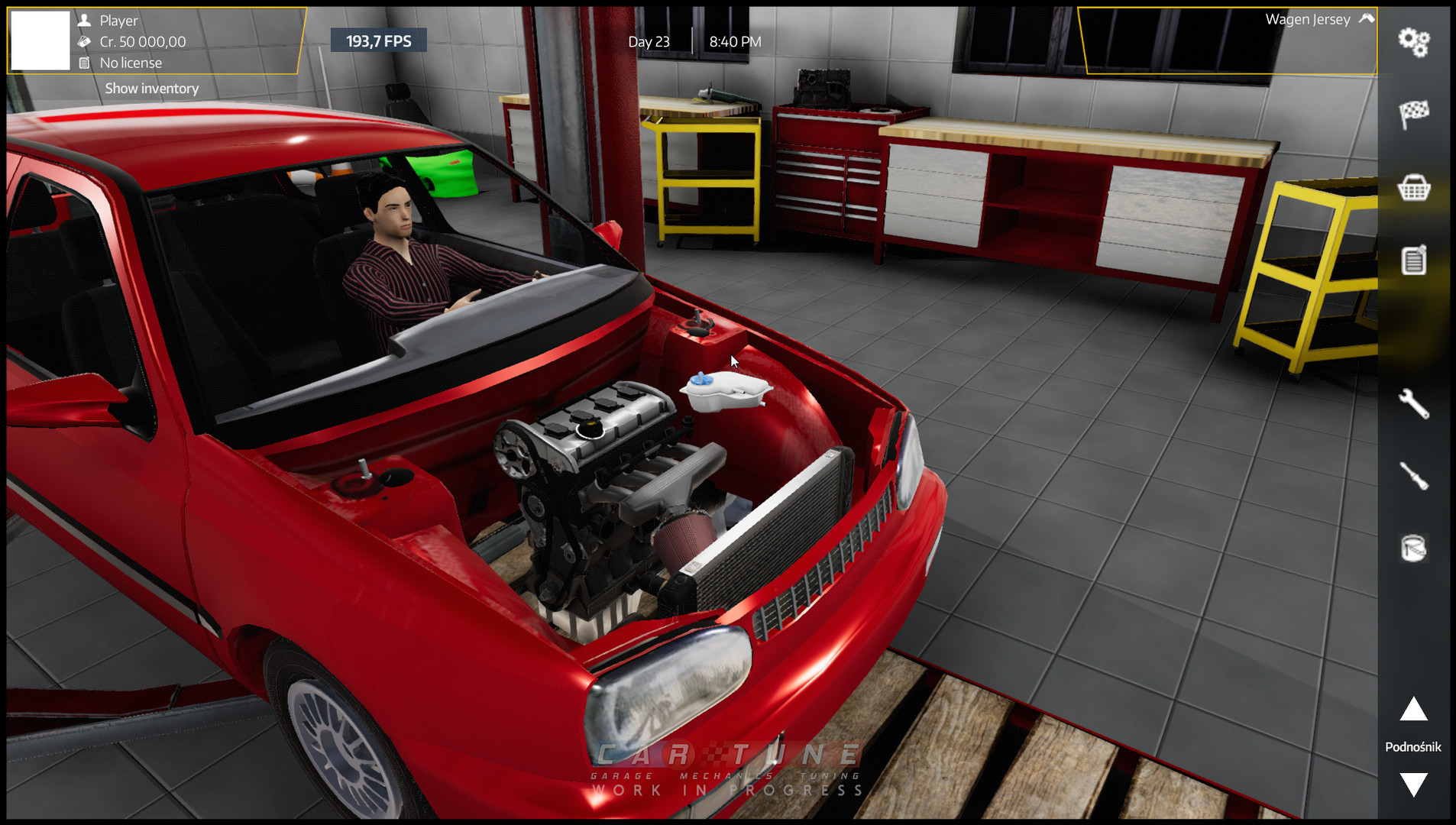Open Show inventory
The height and width of the screenshot is (825, 1456).
click(x=150, y=88)
